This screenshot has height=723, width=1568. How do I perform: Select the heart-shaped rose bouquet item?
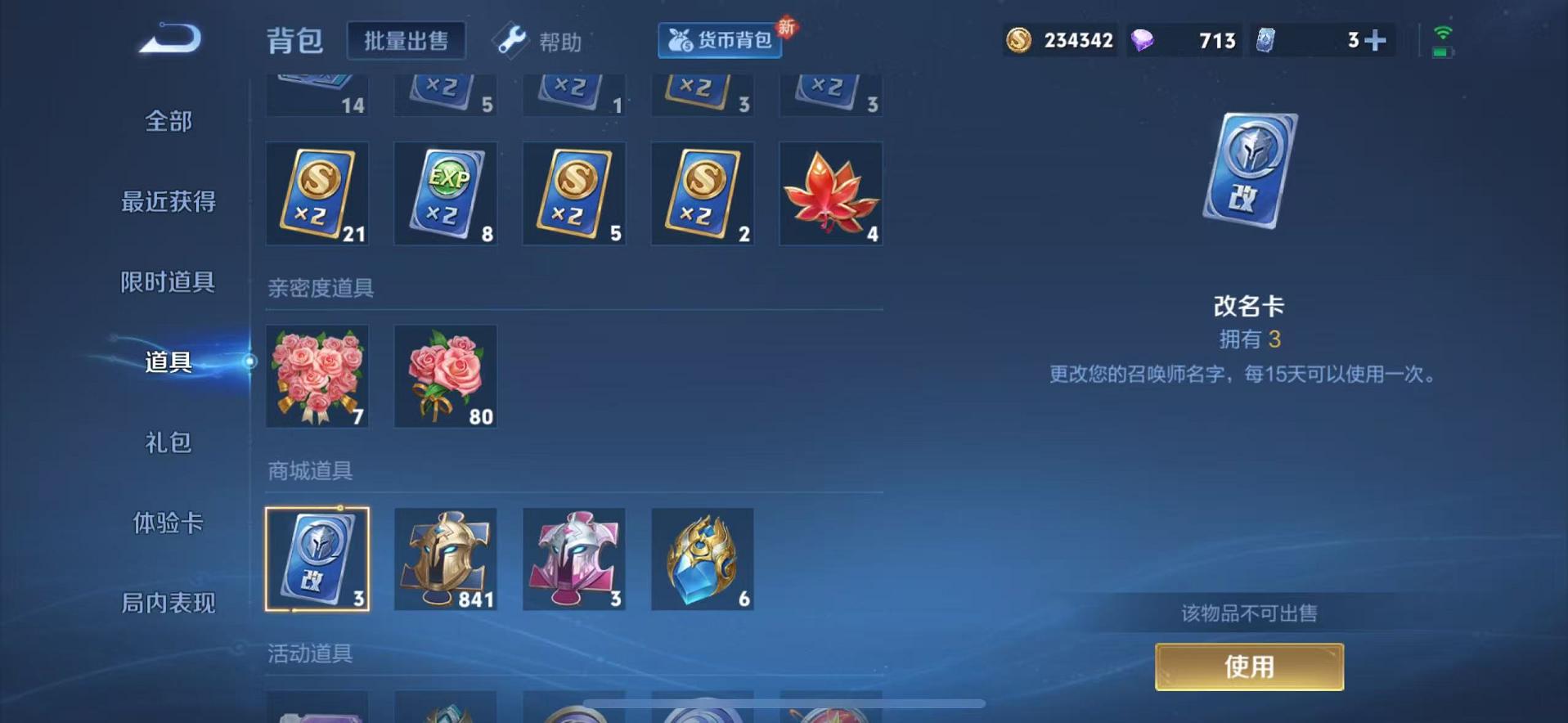pyautogui.click(x=317, y=376)
